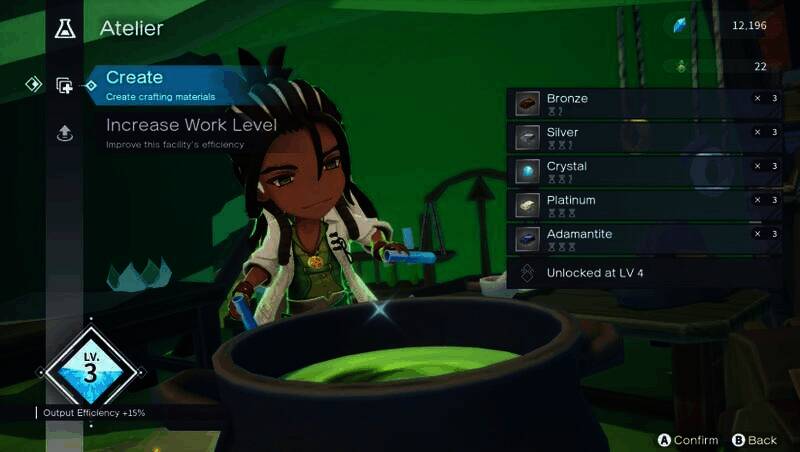
Task: Select the Create menu option
Action: 160,84
